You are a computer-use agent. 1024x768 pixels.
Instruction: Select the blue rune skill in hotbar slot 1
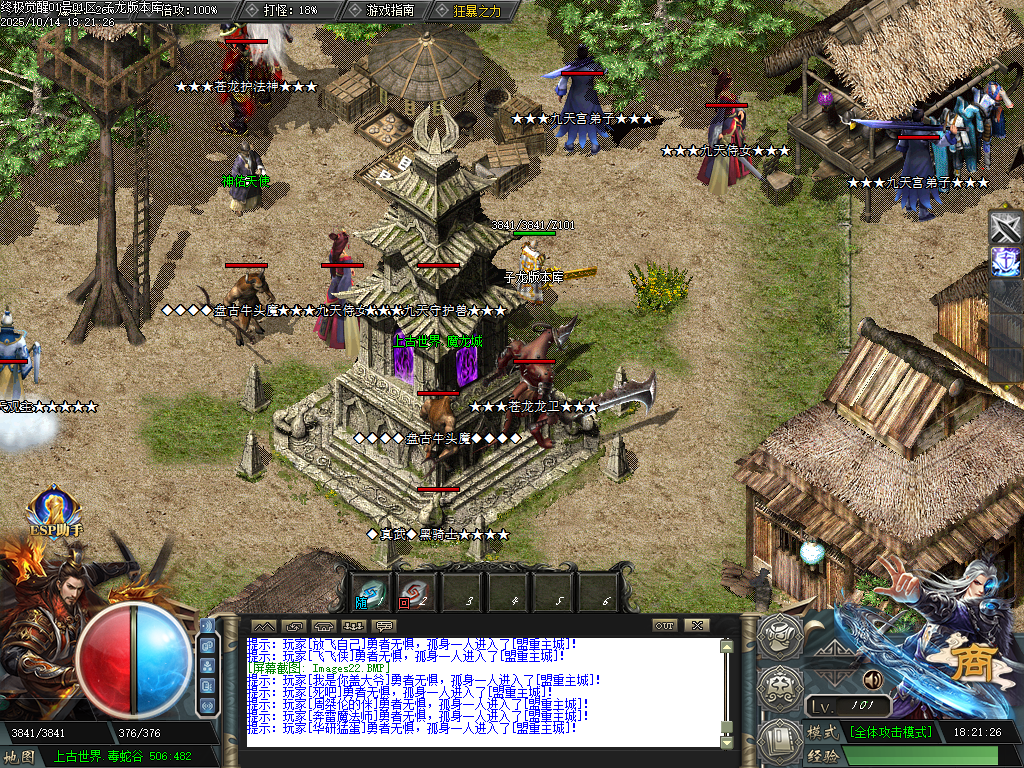[373, 592]
